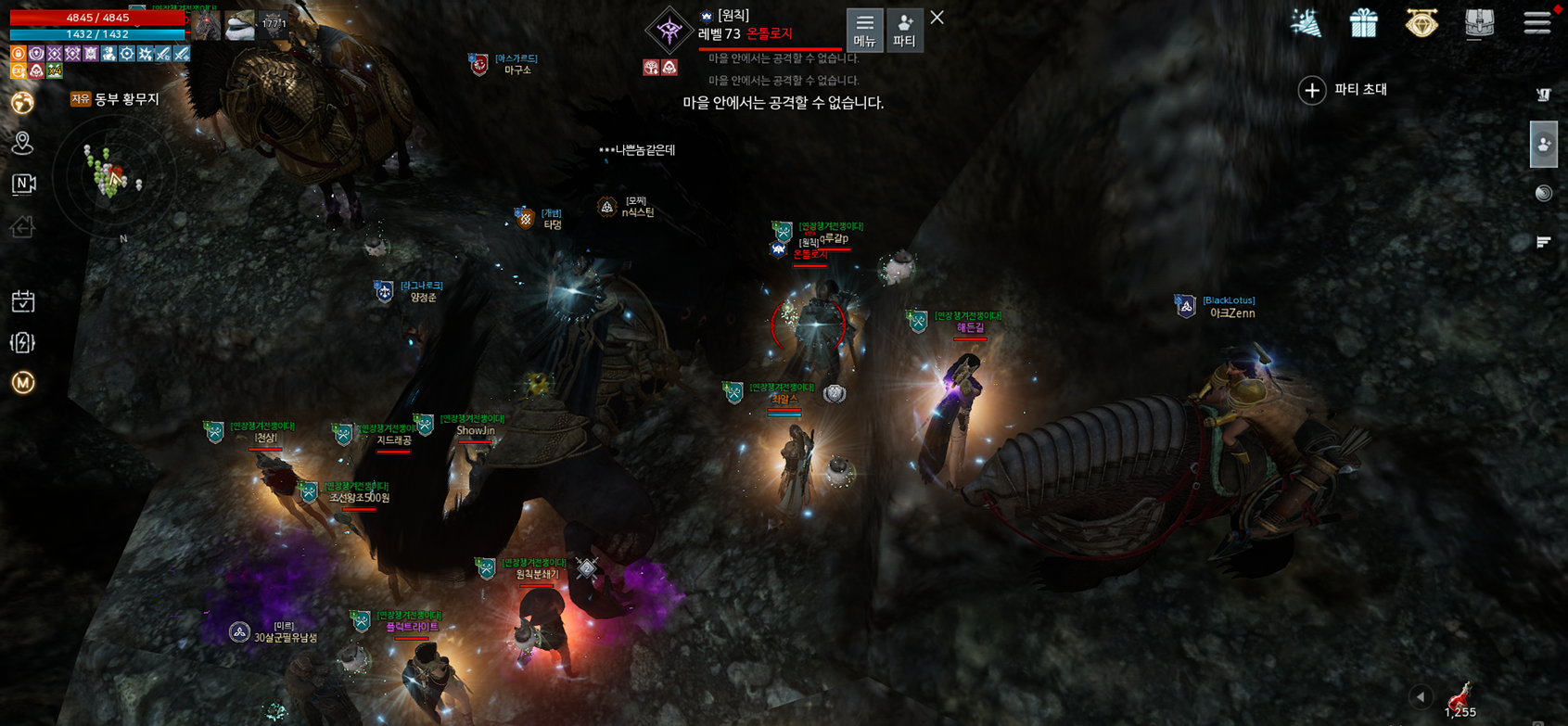Open the main hamburger menu
The width and height of the screenshot is (1568, 726).
[x=1536, y=22]
